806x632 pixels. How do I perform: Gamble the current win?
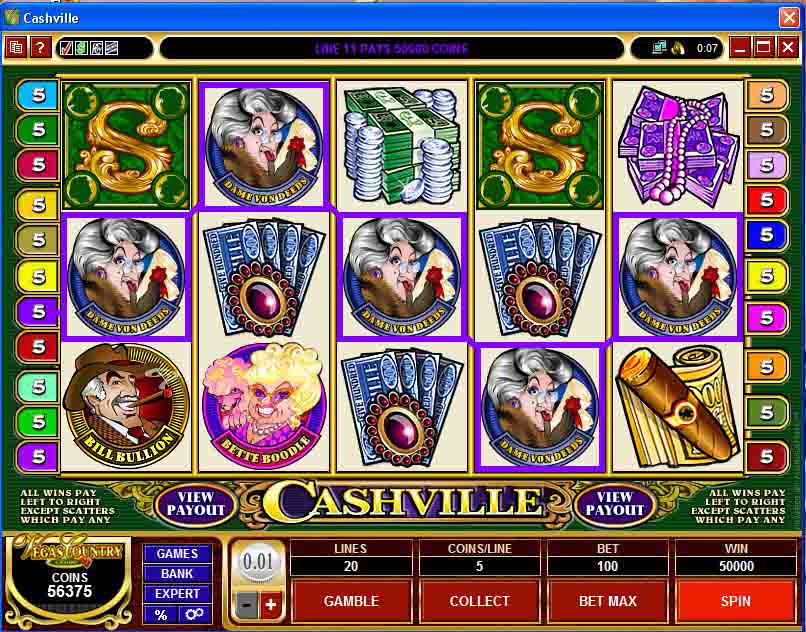351,601
